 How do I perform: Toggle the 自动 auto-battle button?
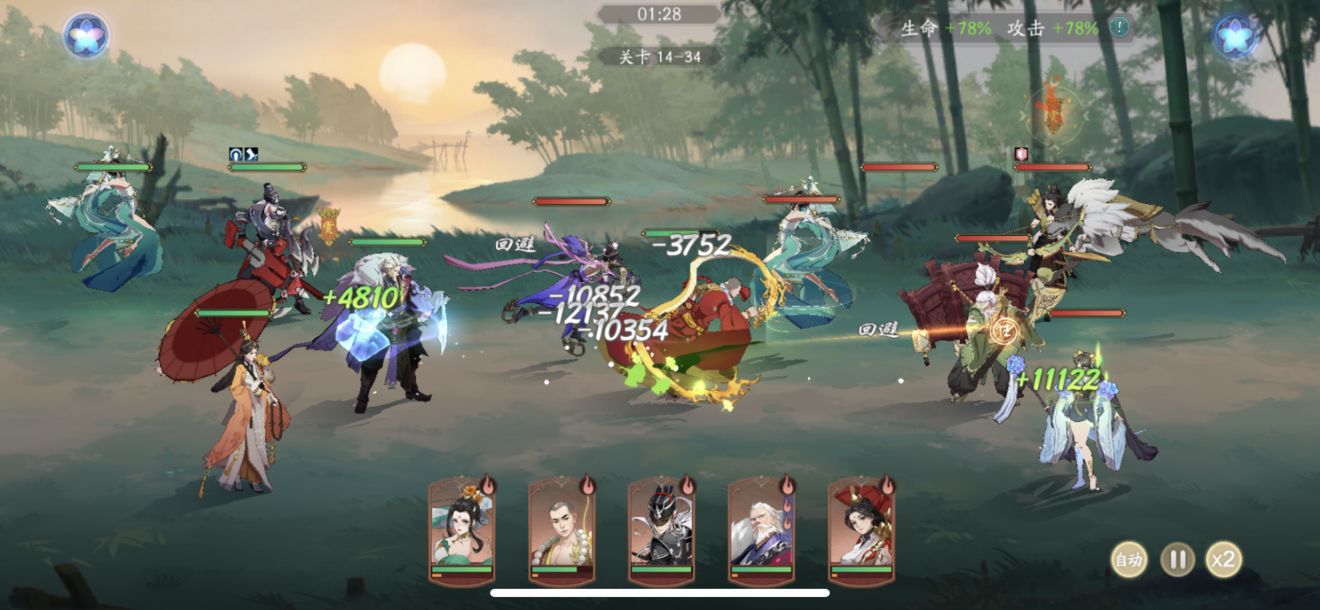click(x=1129, y=559)
